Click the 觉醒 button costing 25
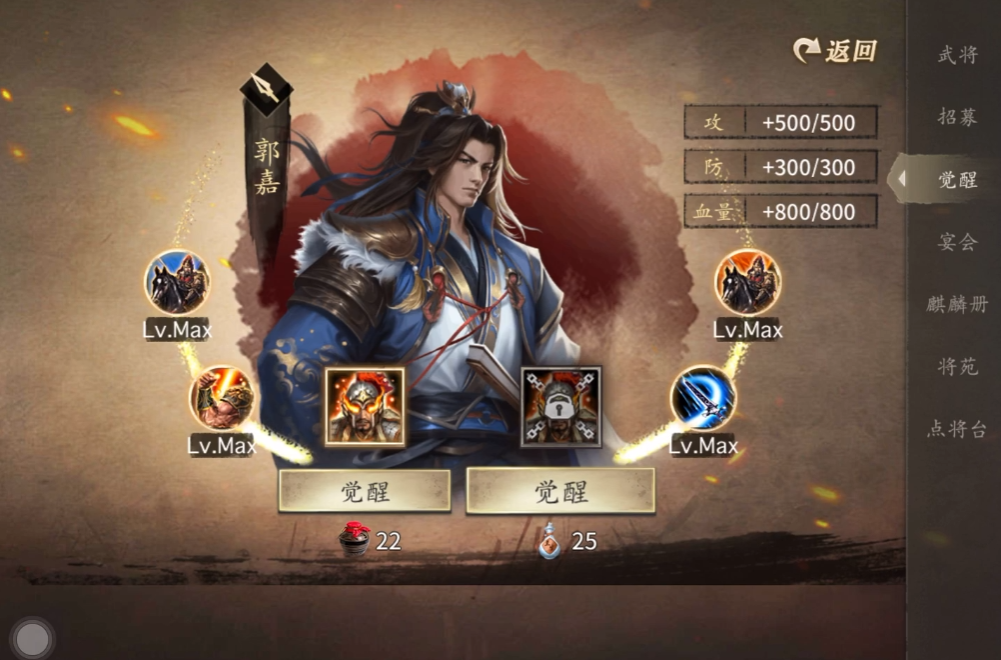Image resolution: width=1001 pixels, height=660 pixels. point(560,491)
